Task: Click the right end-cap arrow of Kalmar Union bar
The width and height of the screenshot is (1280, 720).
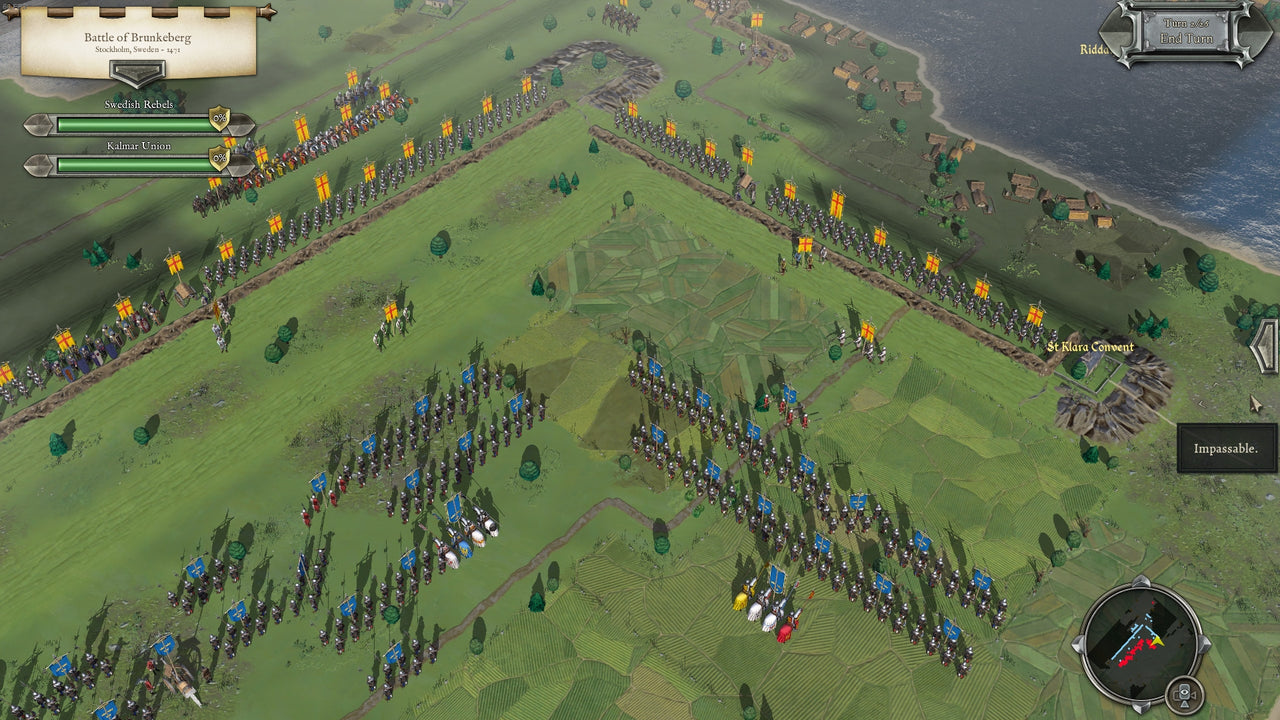Action: click(x=241, y=164)
